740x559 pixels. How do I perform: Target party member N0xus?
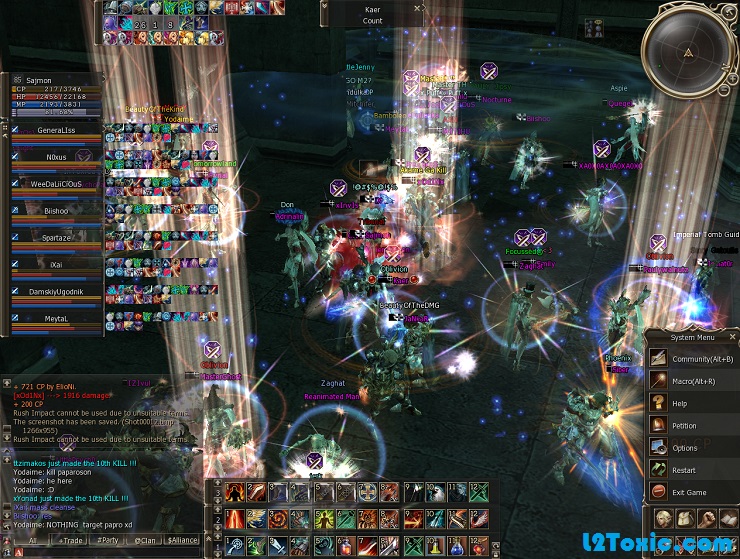(x=56, y=157)
